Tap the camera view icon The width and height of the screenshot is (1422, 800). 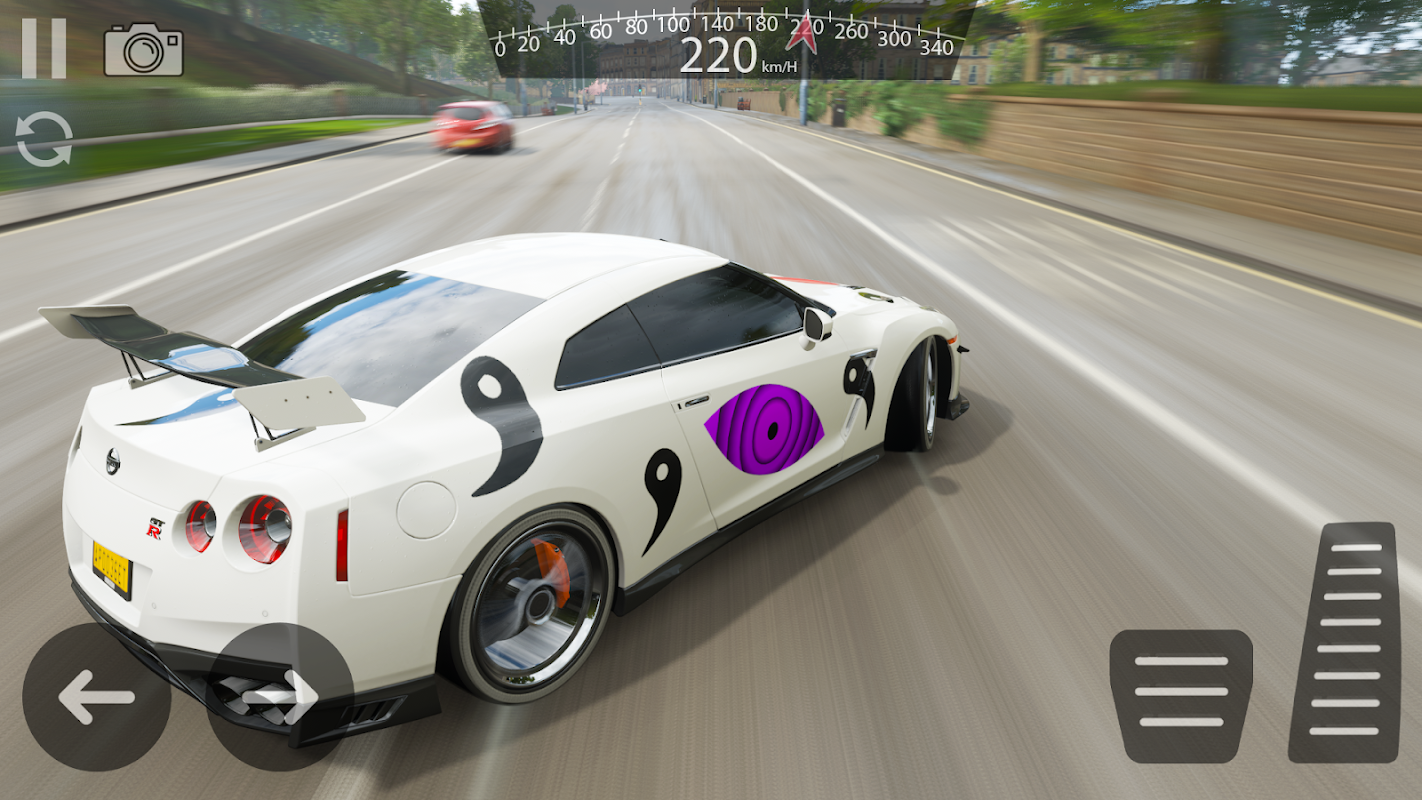pyautogui.click(x=143, y=50)
